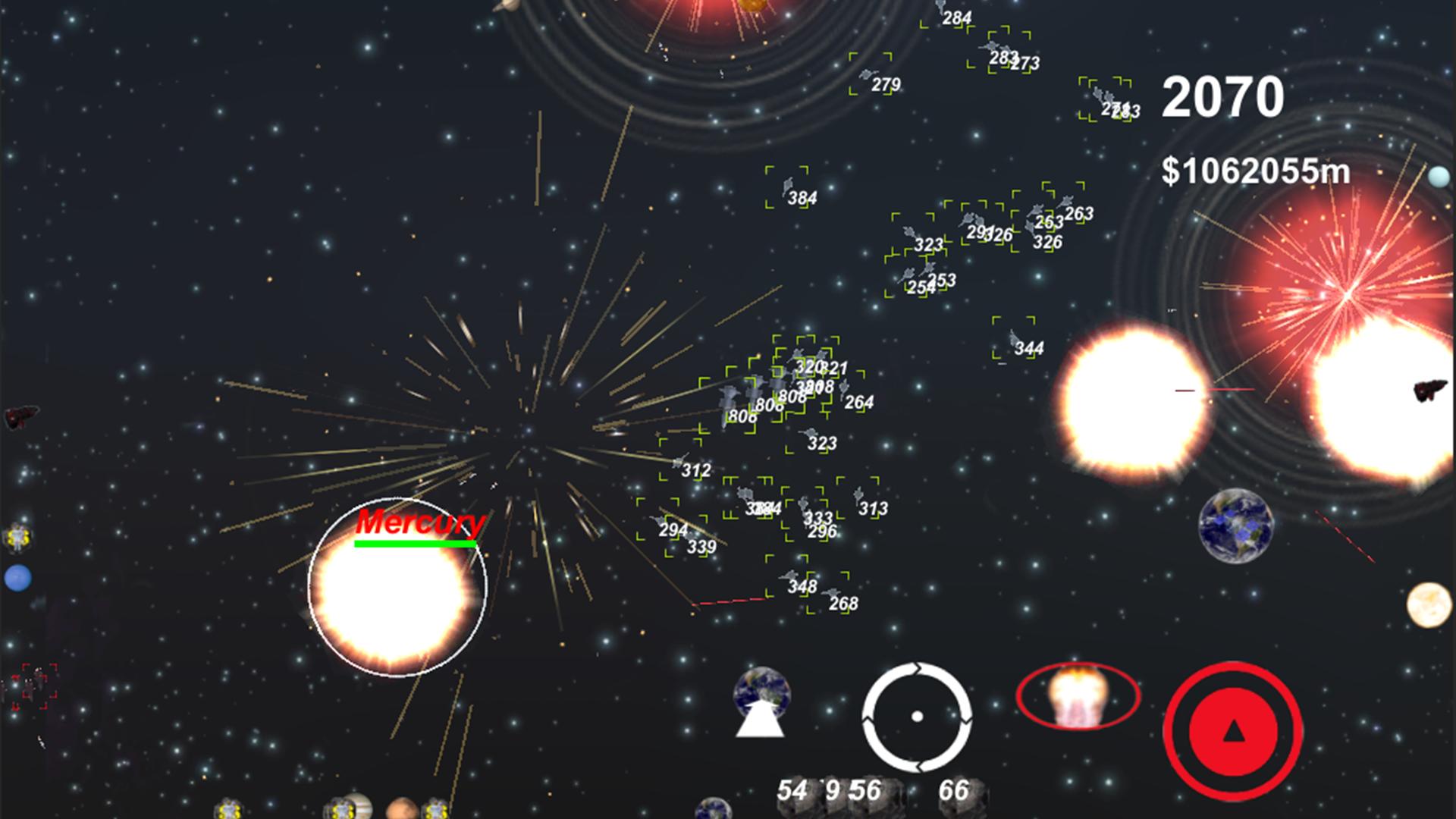Click Mercury's green health bar
The width and height of the screenshot is (1456, 819).
click(417, 543)
